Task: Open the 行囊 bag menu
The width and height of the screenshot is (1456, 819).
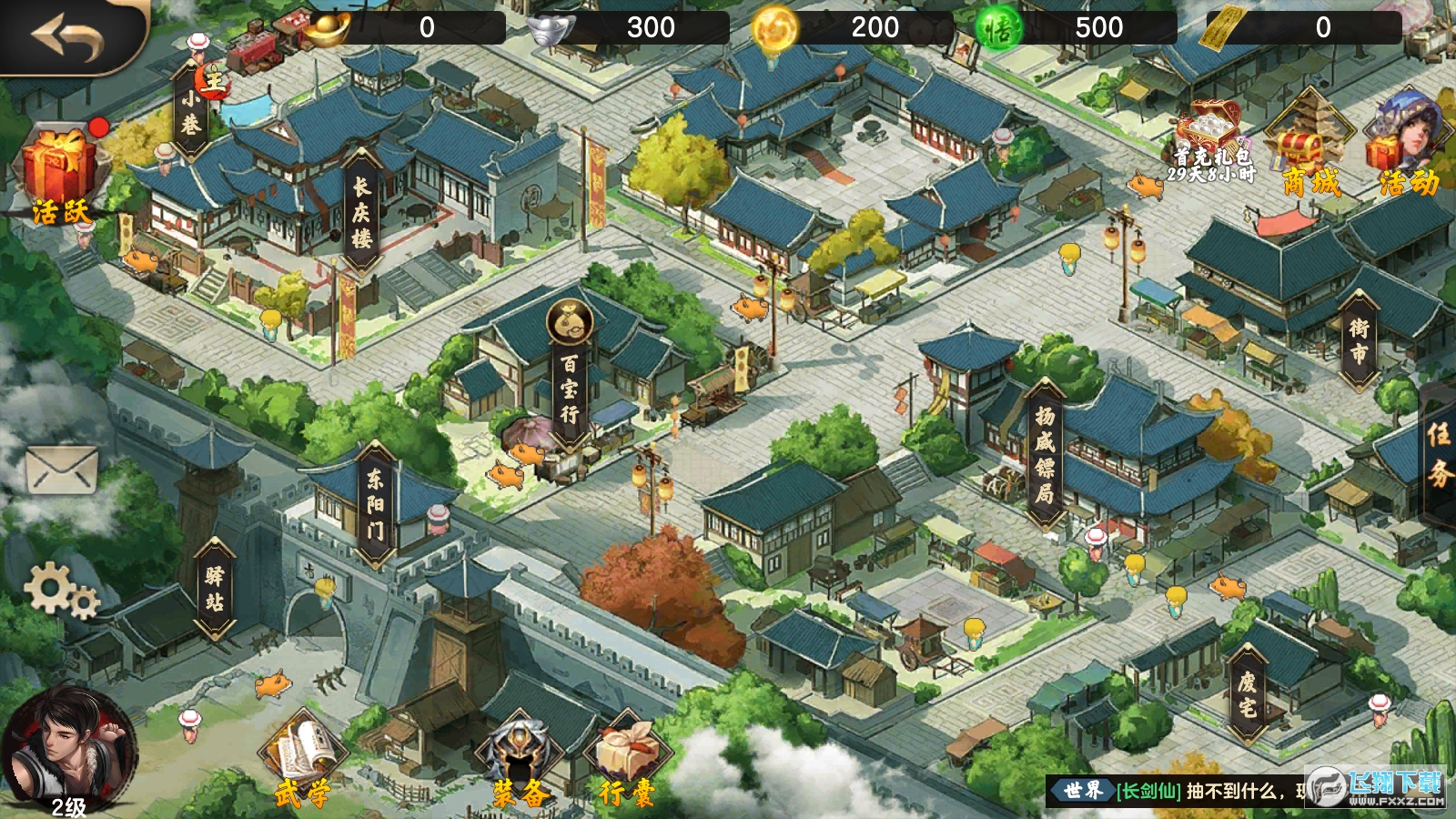Action: tap(628, 763)
